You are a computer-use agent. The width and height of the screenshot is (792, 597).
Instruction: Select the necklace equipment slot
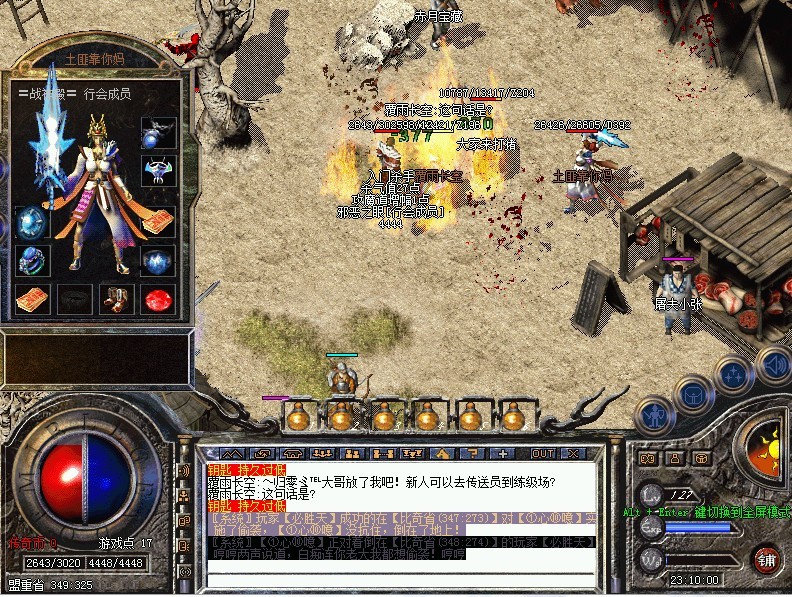pos(159,130)
